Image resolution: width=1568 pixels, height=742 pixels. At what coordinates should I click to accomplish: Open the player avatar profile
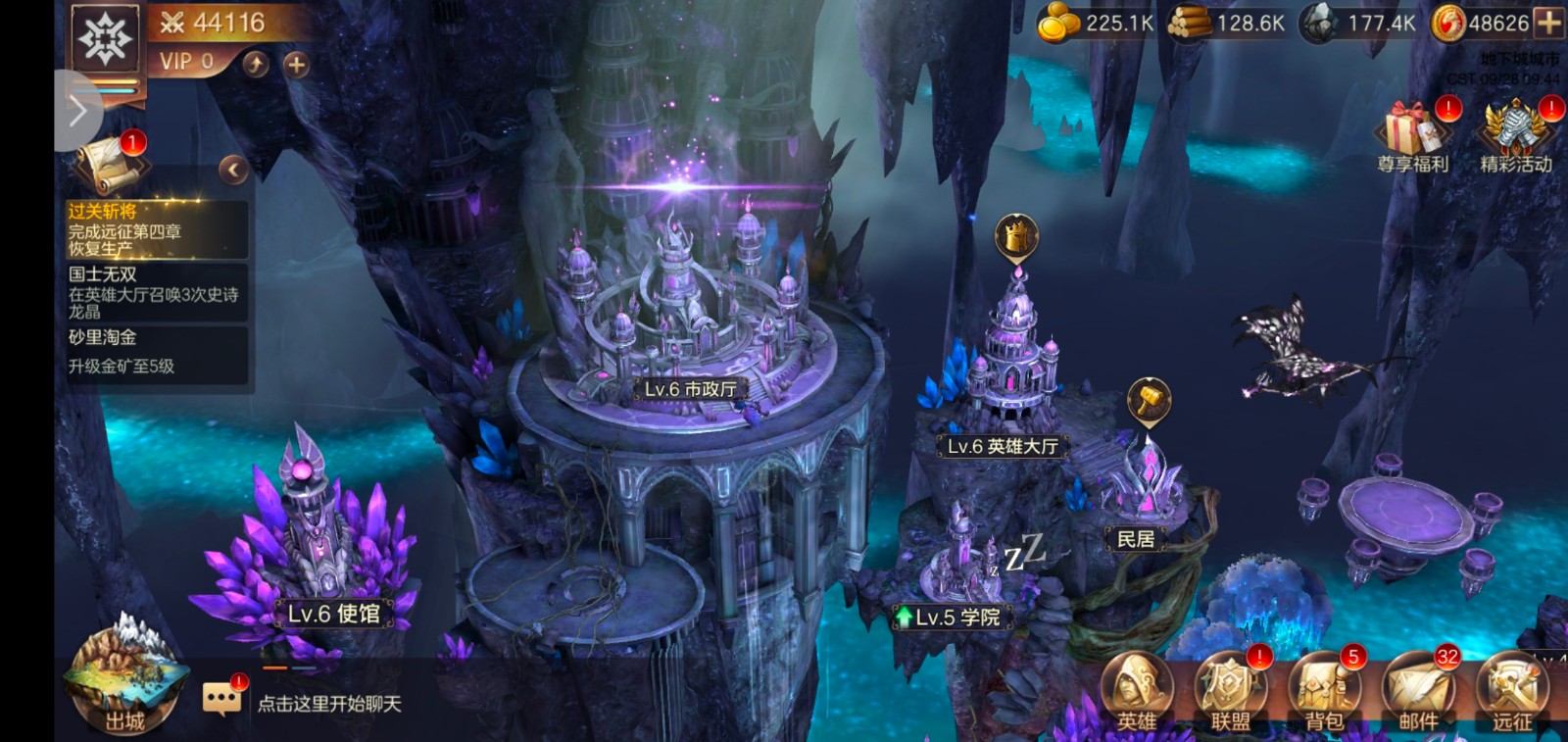pyautogui.click(x=106, y=40)
